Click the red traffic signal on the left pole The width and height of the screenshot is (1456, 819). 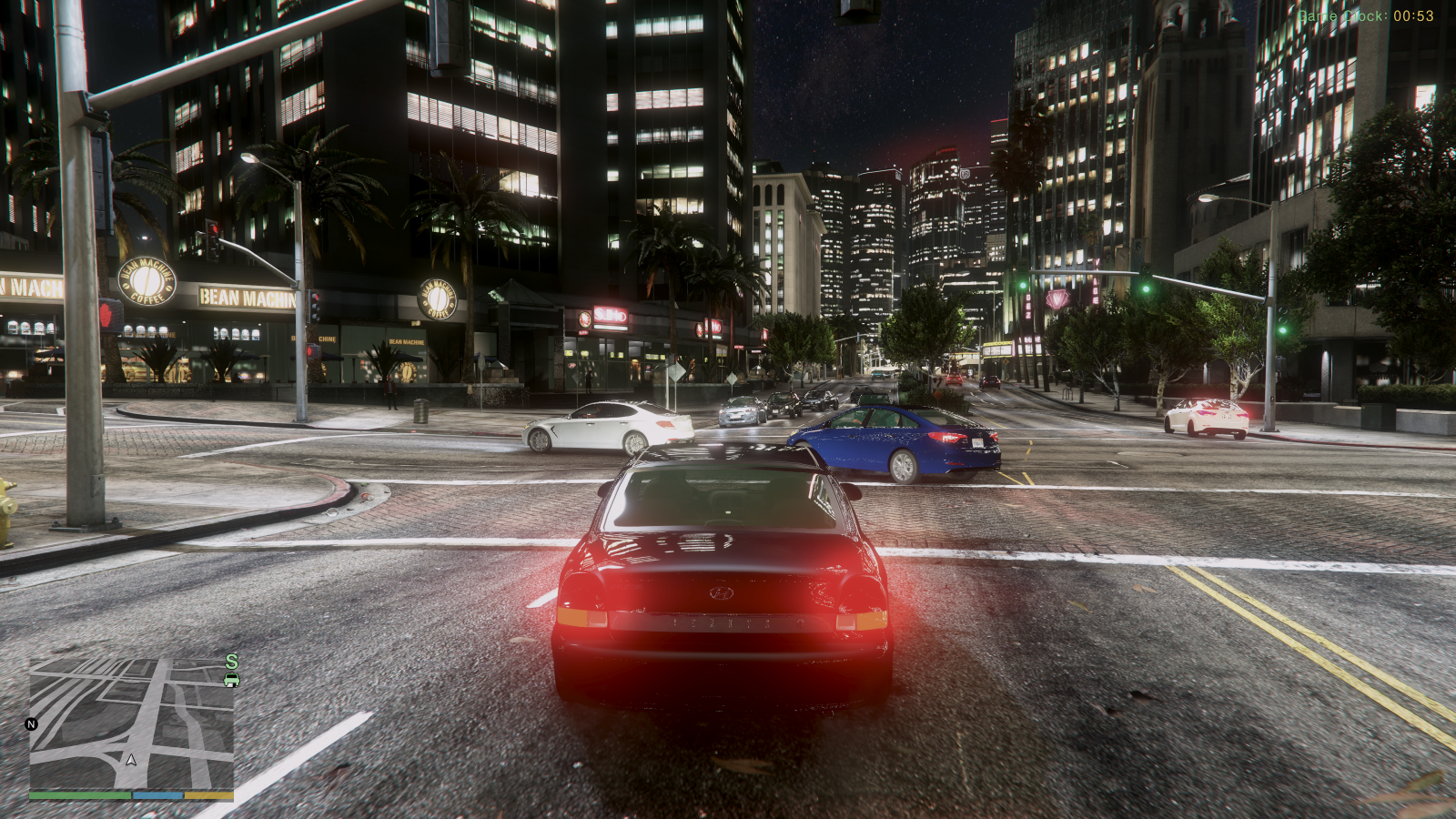[216, 229]
